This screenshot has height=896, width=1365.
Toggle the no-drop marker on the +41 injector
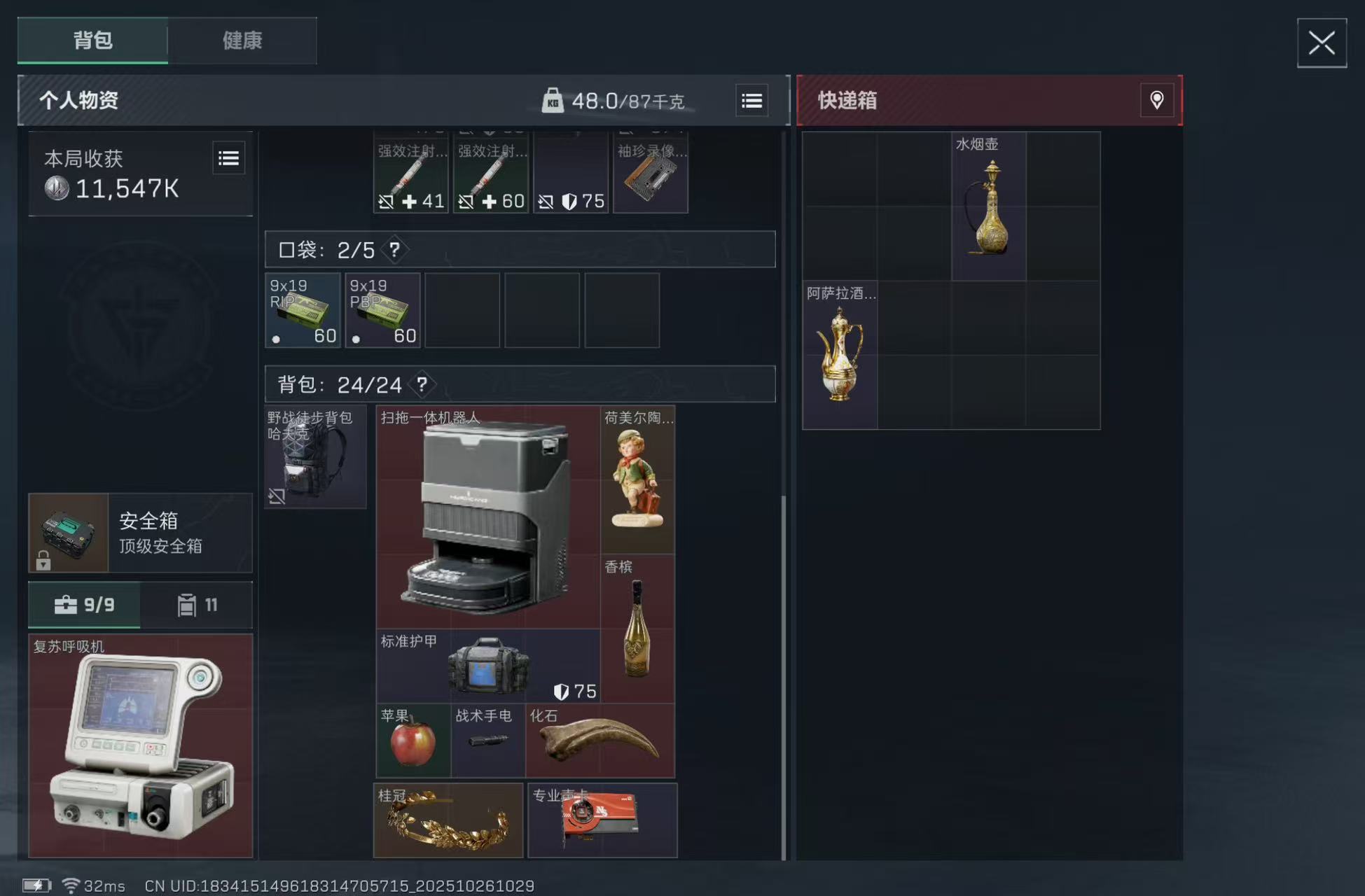tap(387, 202)
